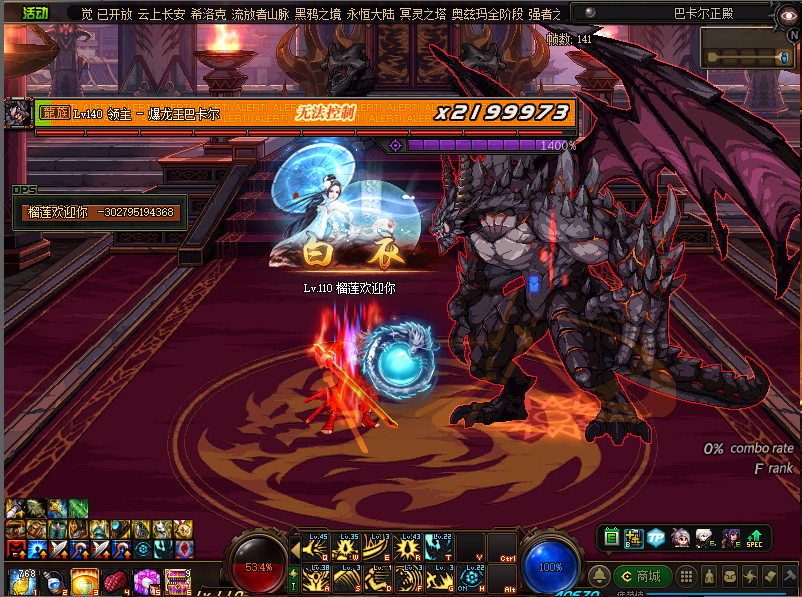Screen dimensions: 802x597
Task: Use the pink gift box item
Action: click(x=146, y=581)
